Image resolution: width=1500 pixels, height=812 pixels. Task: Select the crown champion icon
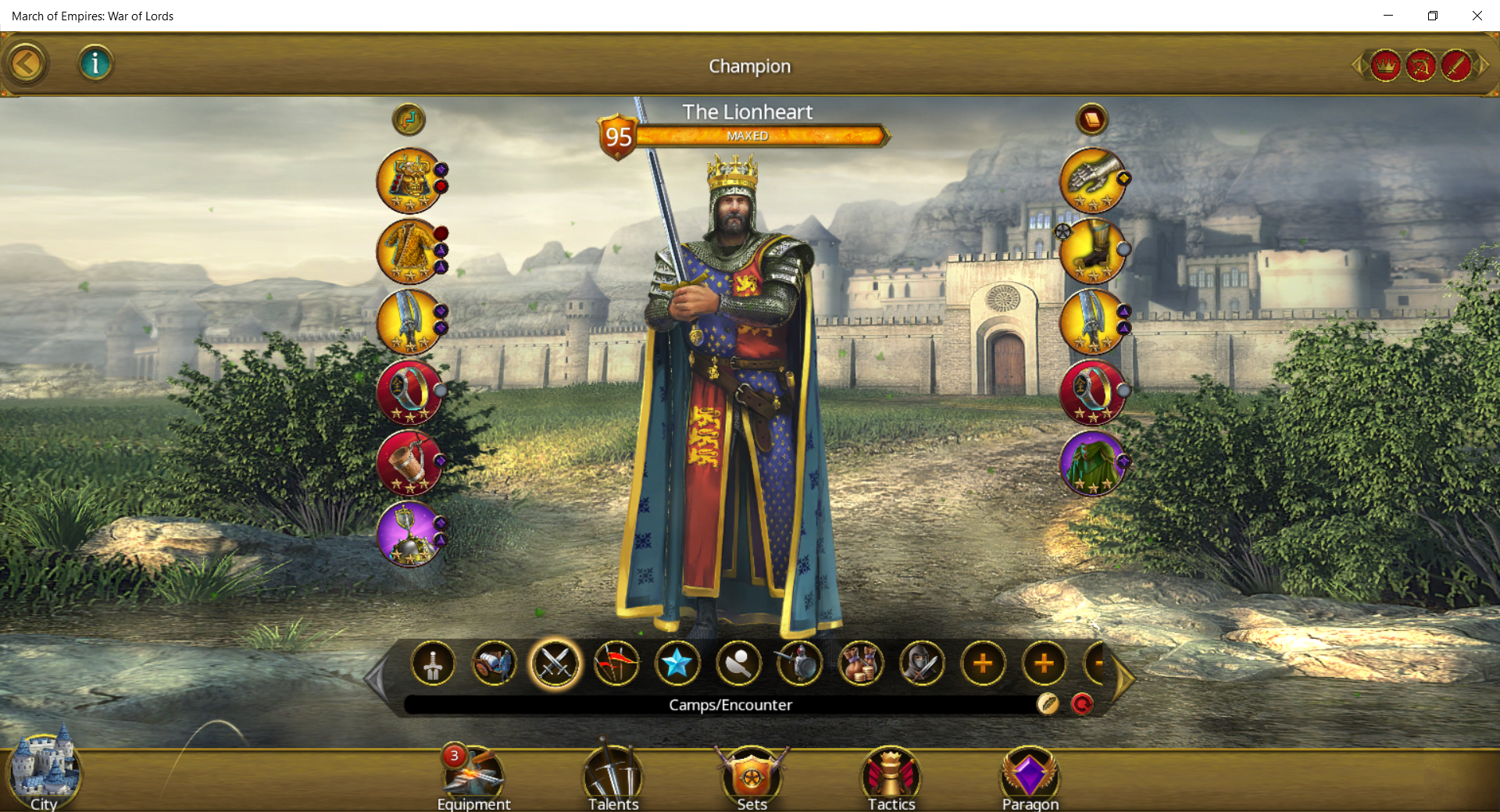pos(1385,66)
